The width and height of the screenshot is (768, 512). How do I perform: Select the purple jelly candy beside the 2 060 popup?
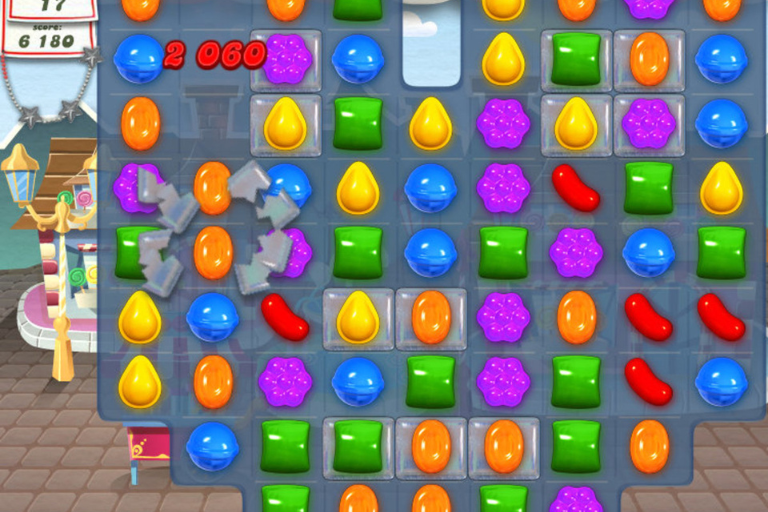click(x=286, y=59)
